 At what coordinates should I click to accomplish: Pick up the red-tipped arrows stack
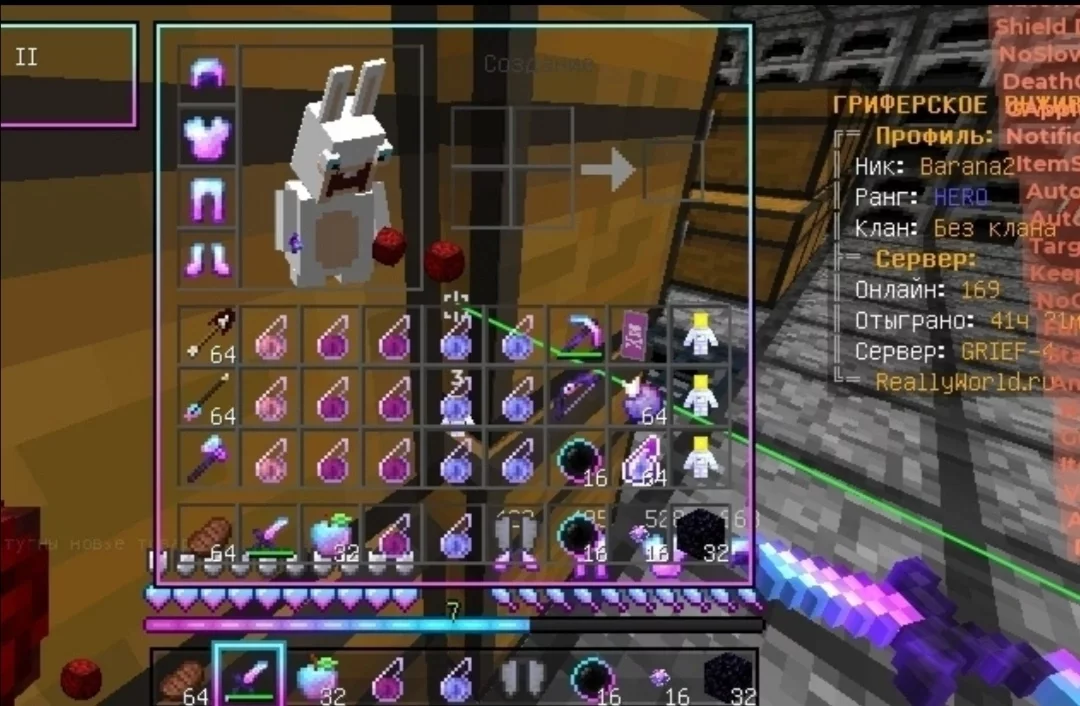(x=209, y=334)
